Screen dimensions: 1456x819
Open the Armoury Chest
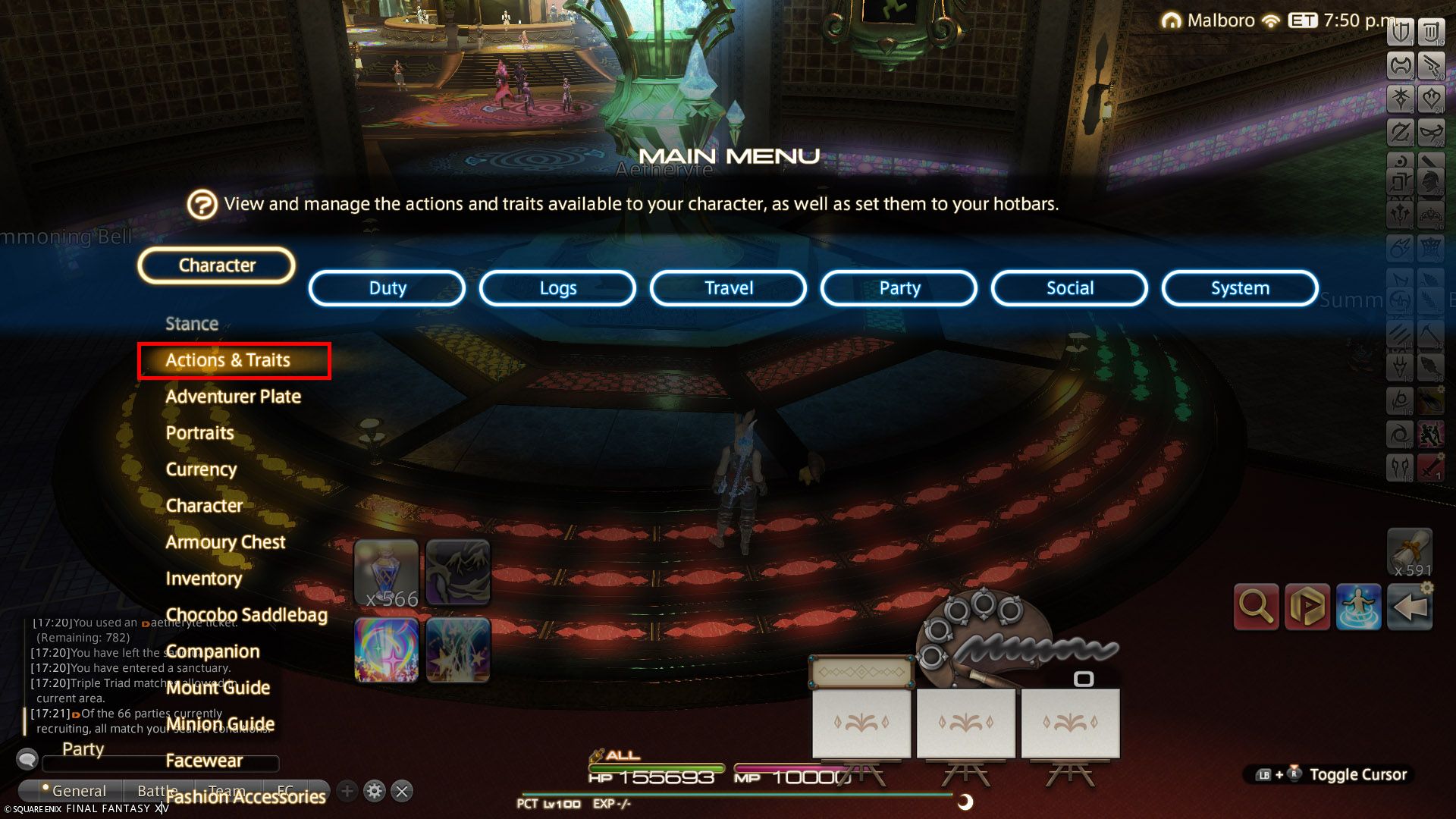[x=225, y=542]
